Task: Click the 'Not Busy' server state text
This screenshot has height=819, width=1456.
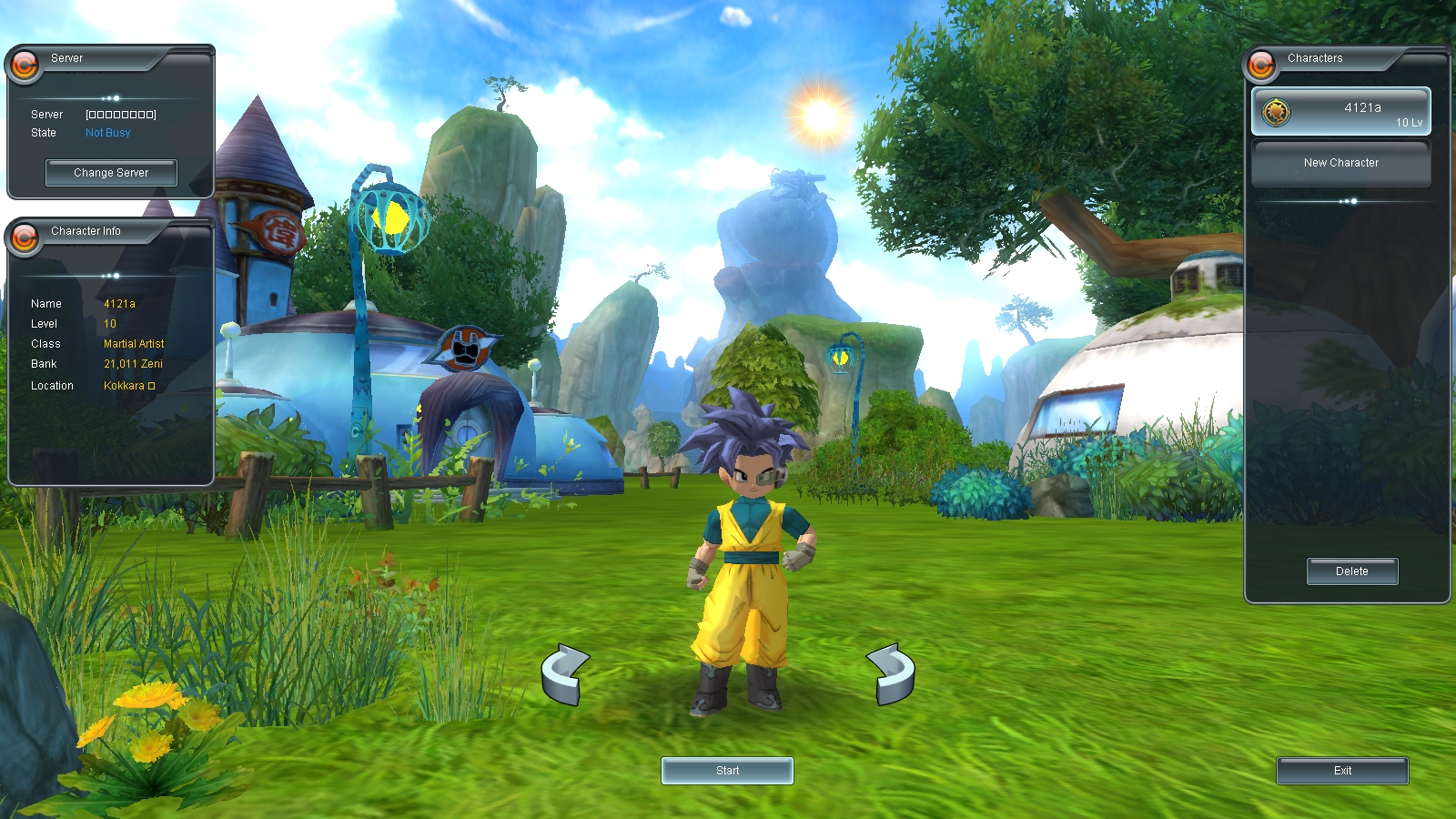Action: pos(106,132)
